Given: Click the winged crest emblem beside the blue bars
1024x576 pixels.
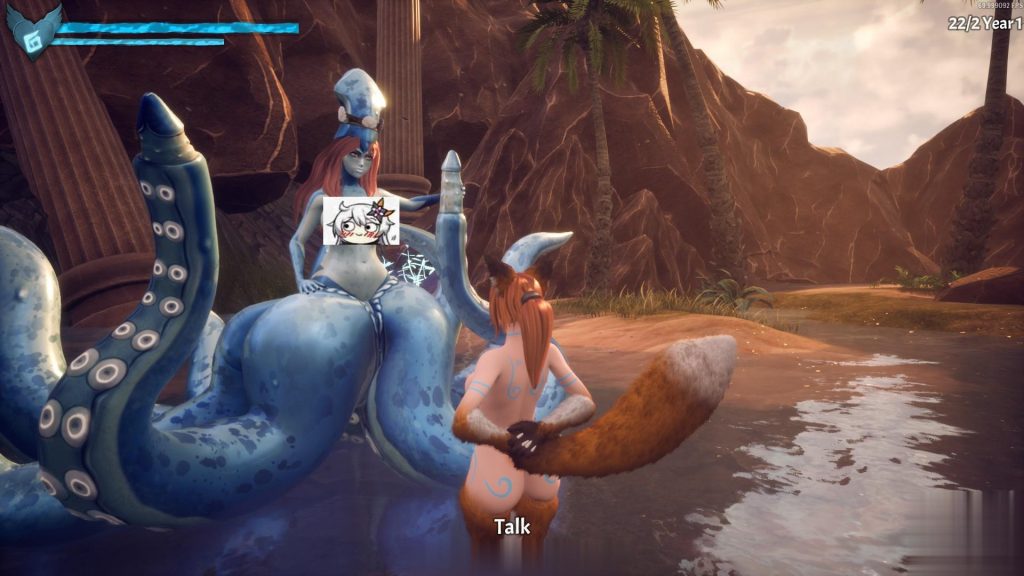Looking at the screenshot, I should click(34, 30).
